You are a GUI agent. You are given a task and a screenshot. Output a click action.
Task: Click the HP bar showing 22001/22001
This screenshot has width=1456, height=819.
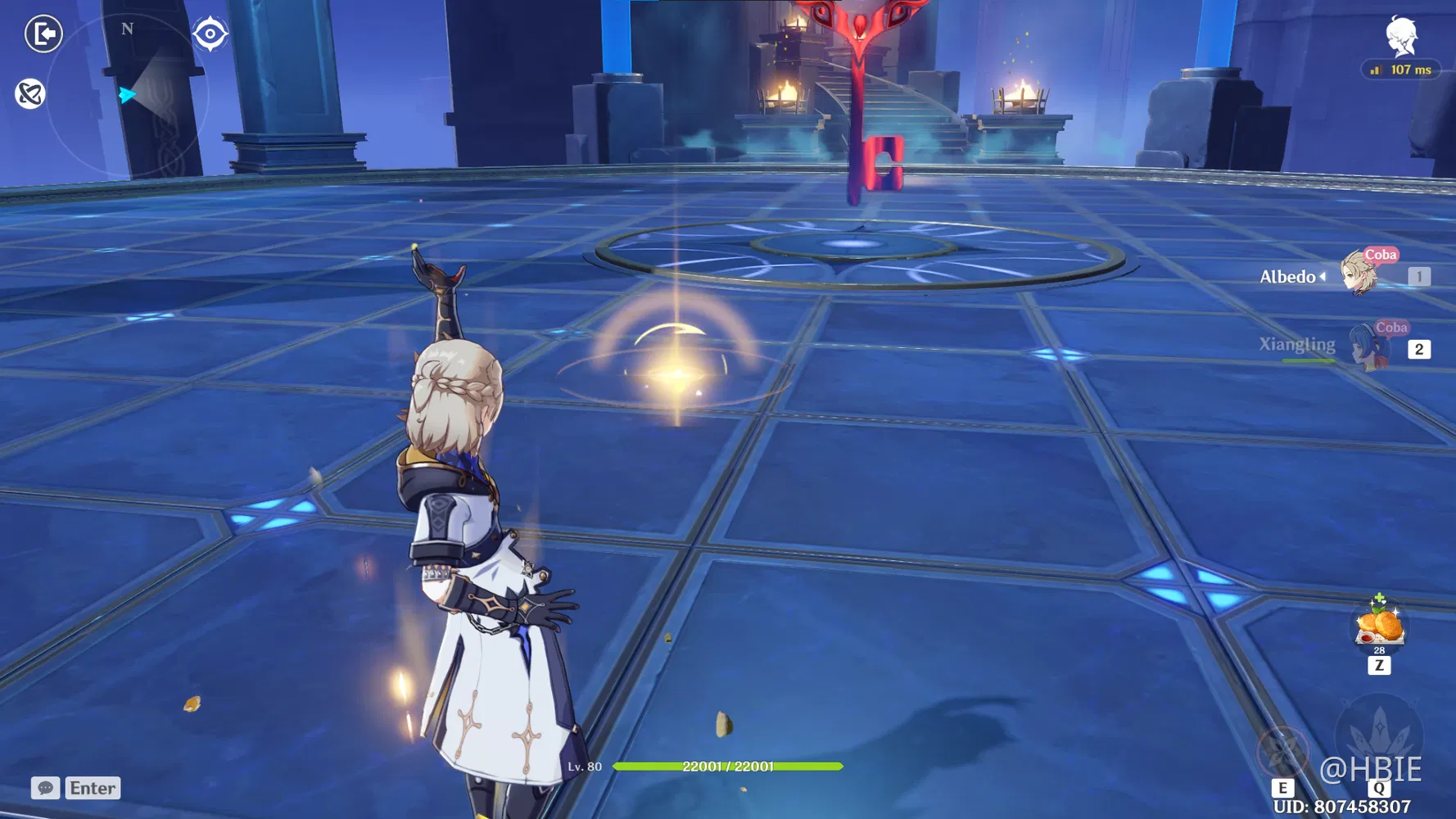point(729,767)
